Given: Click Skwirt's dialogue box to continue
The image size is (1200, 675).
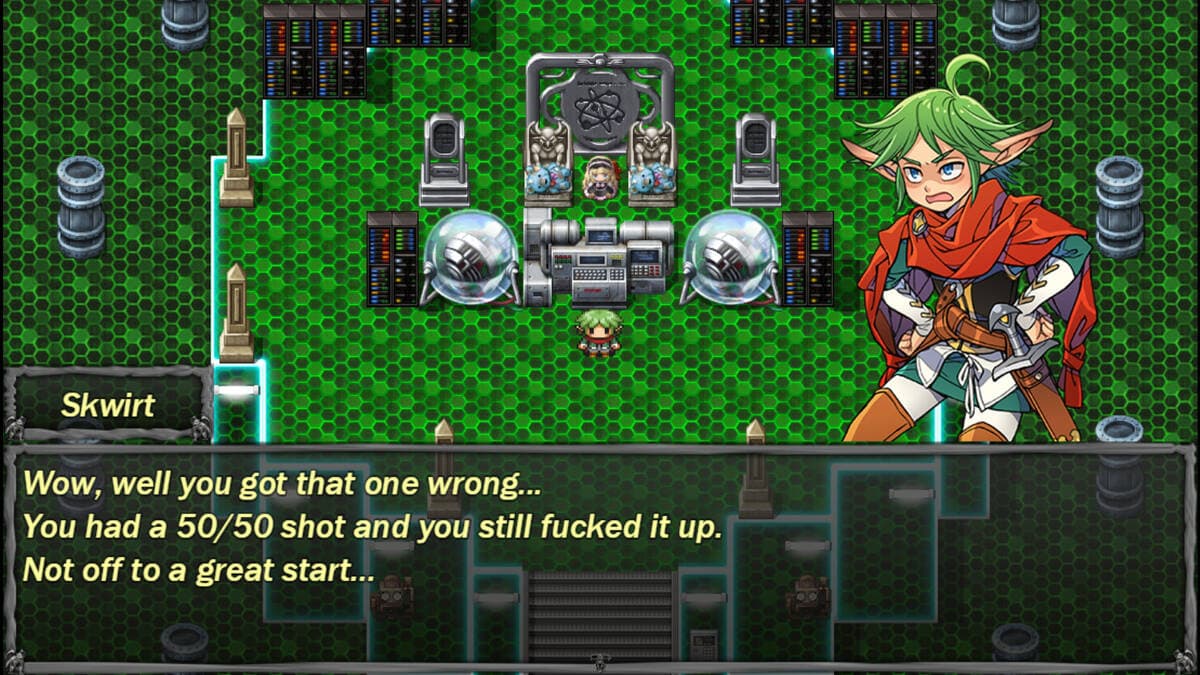Looking at the screenshot, I should [x=600, y=555].
